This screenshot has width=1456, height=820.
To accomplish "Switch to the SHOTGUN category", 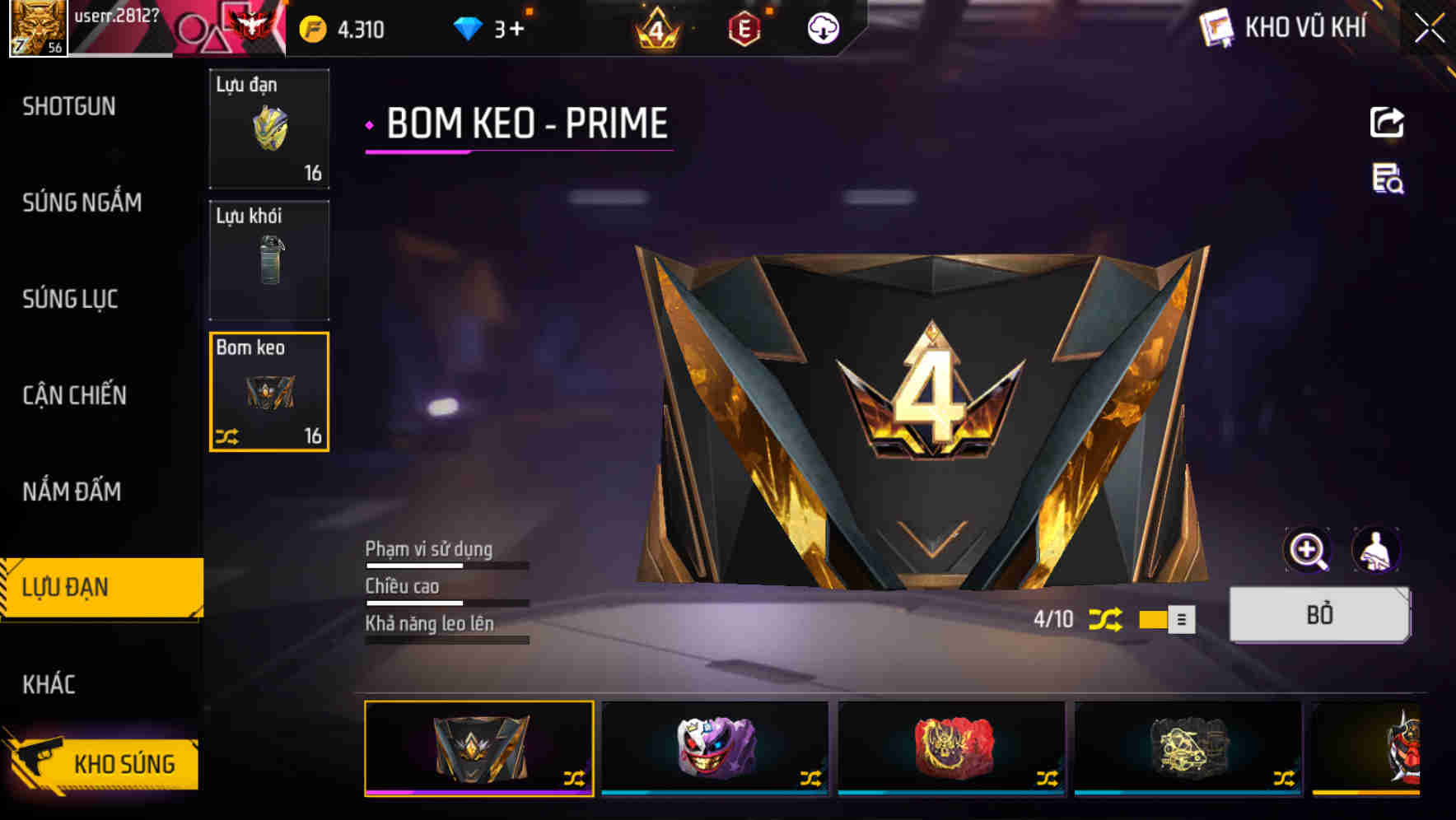I will [69, 107].
